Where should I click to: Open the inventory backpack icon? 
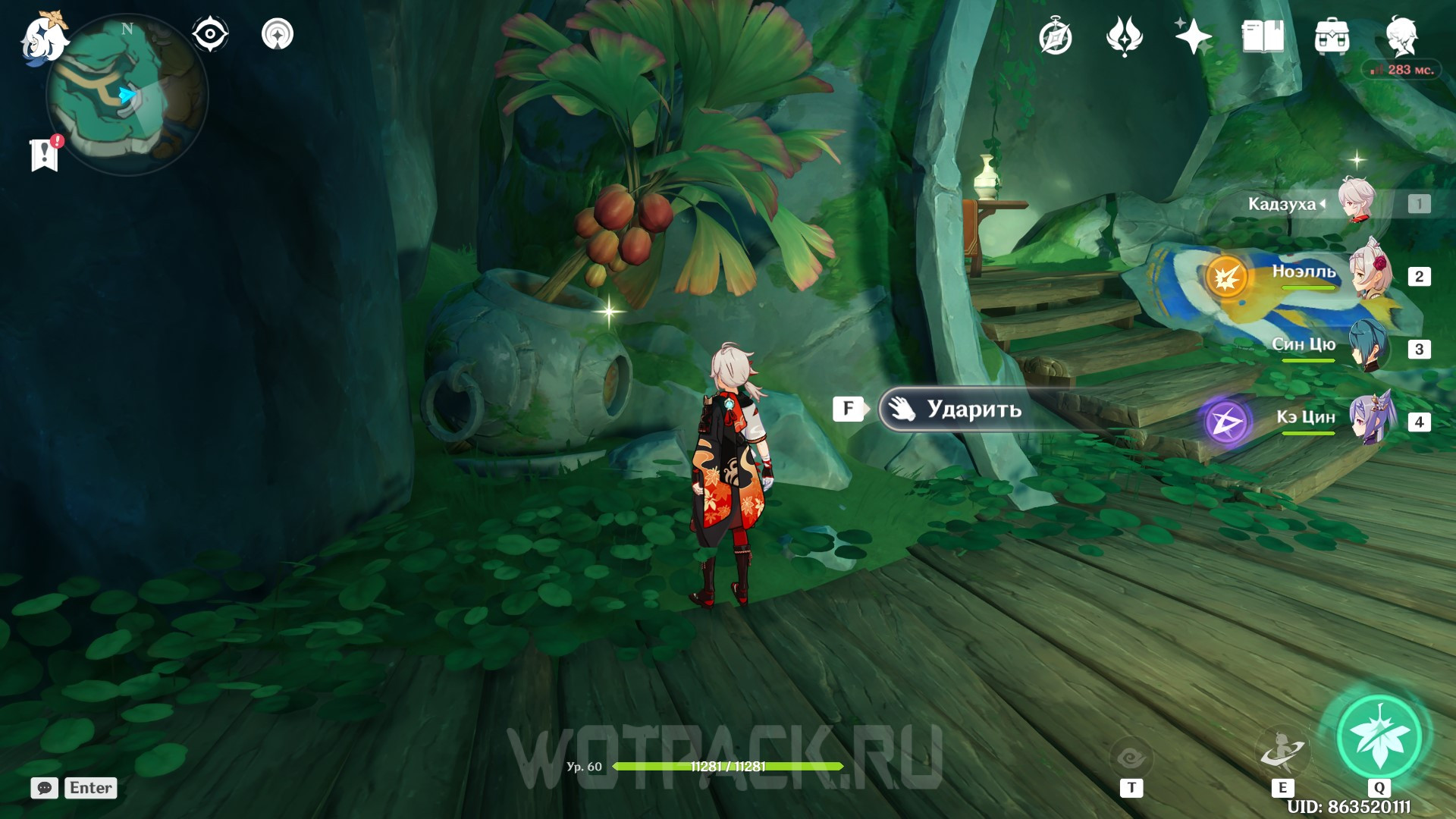[1332, 36]
